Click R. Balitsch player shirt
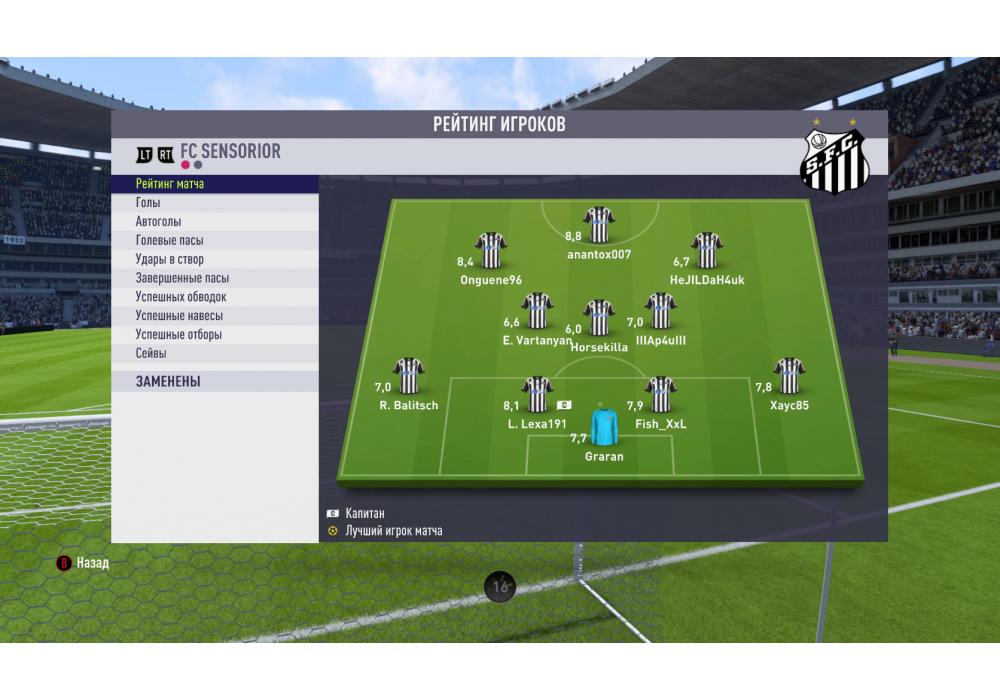 click(409, 376)
